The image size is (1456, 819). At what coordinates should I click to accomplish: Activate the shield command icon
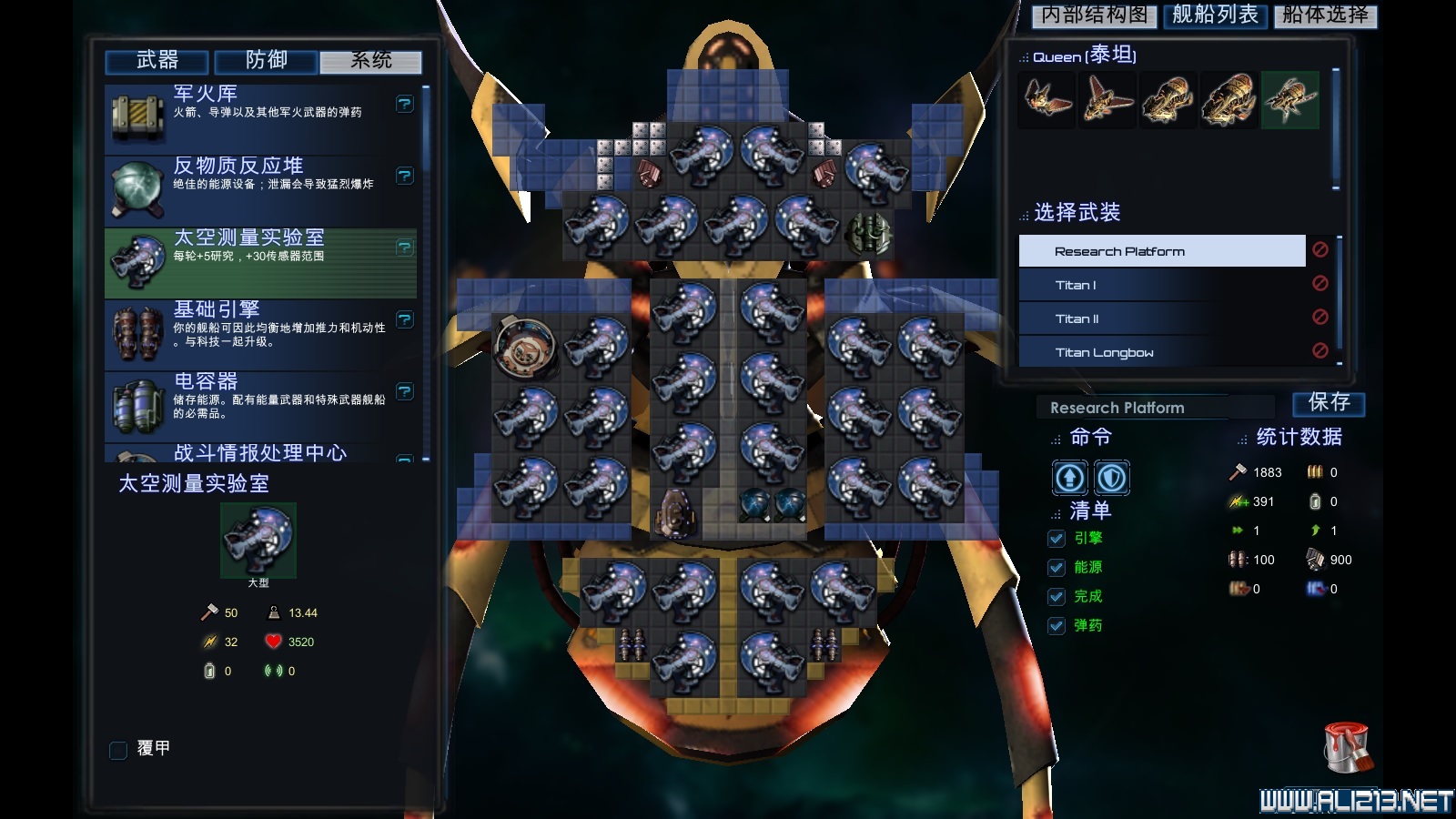click(x=1111, y=478)
